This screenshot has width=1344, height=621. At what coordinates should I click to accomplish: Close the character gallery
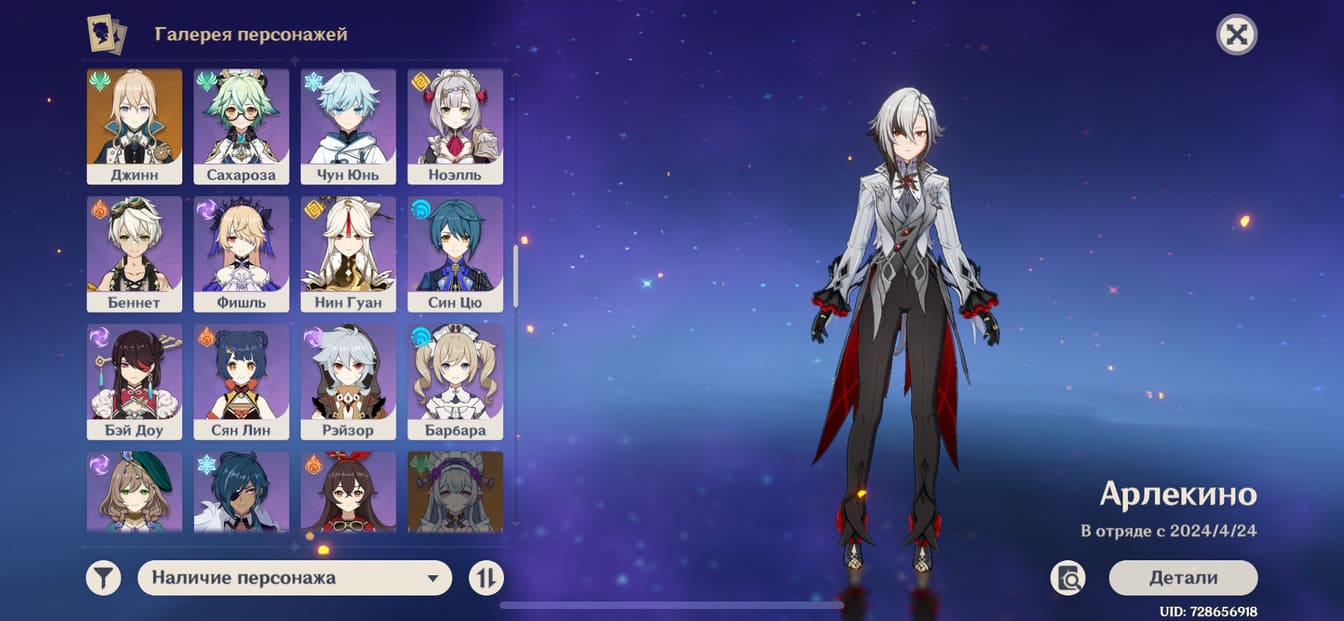[x=1236, y=35]
